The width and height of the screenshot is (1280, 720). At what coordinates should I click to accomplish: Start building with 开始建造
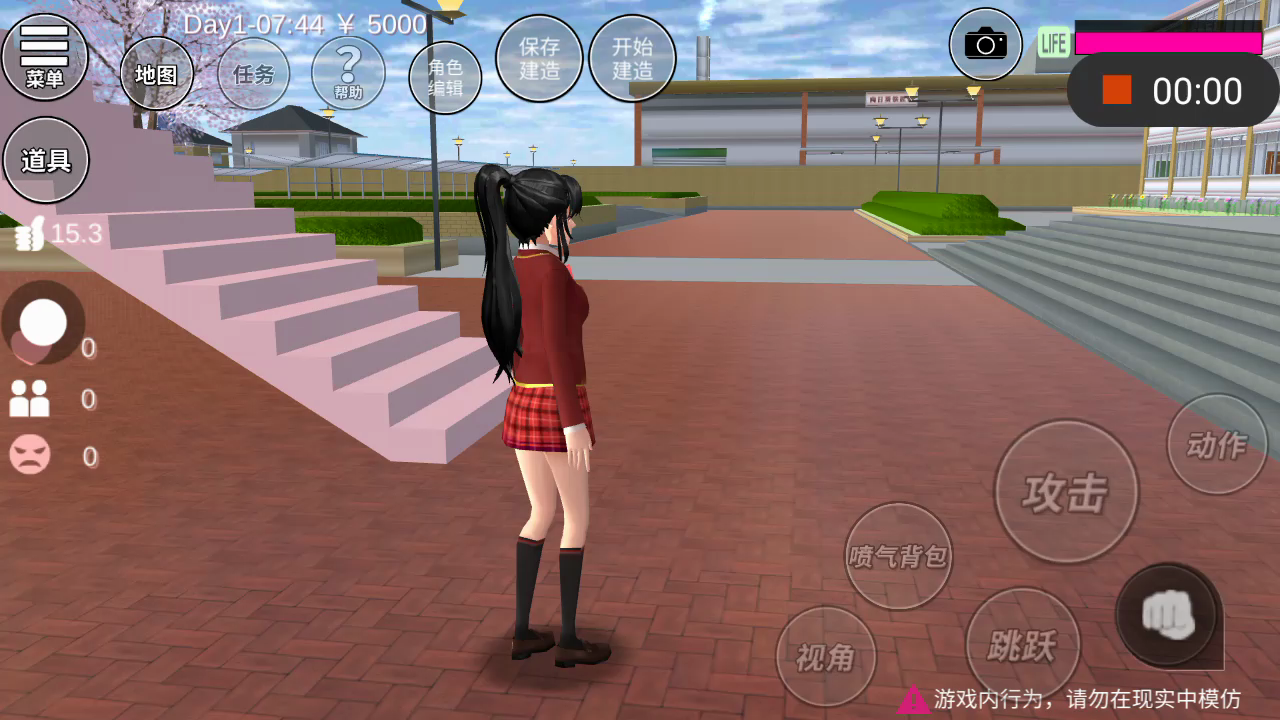[632, 58]
